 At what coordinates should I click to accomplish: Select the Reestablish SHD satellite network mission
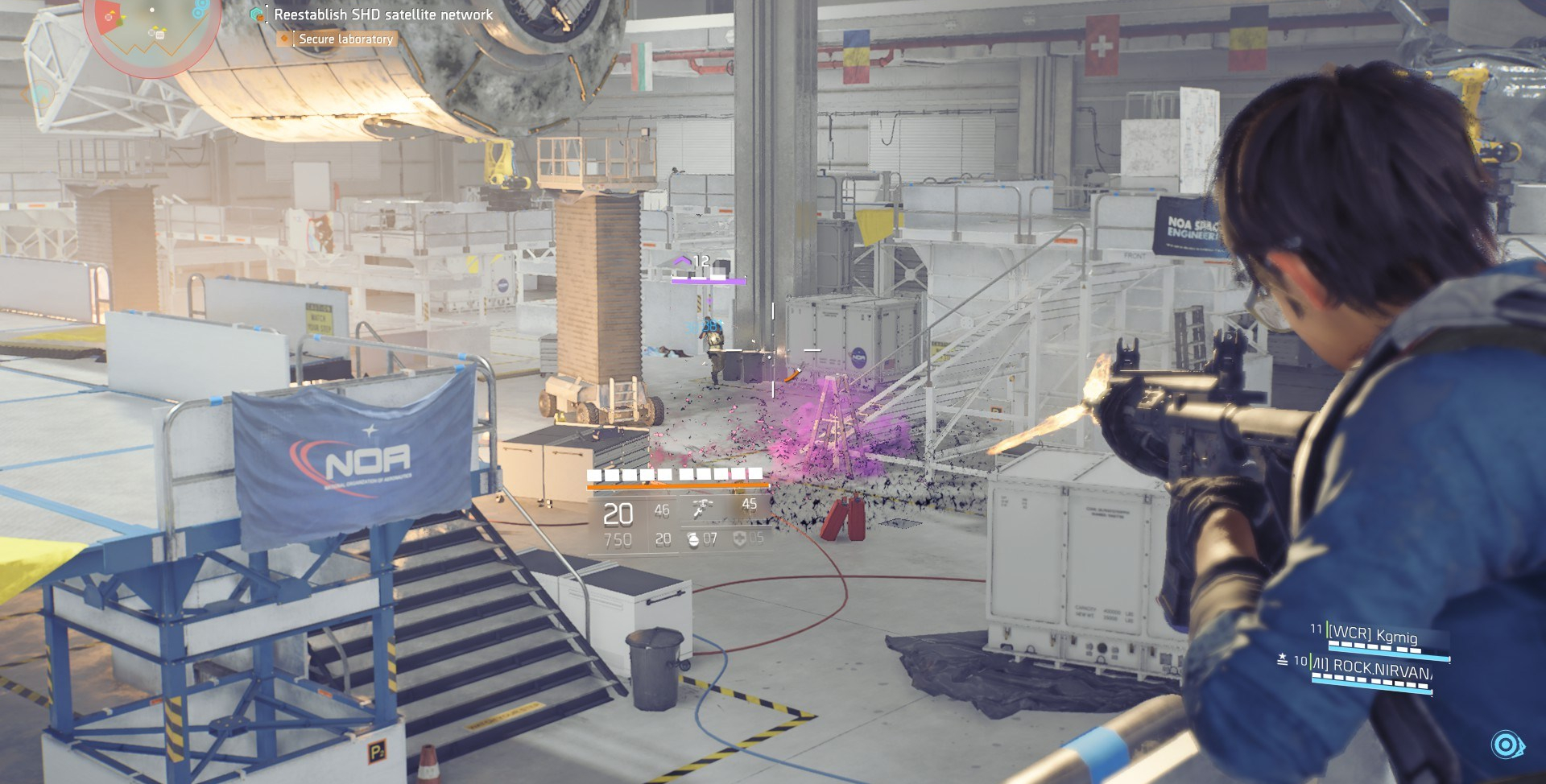pos(382,14)
